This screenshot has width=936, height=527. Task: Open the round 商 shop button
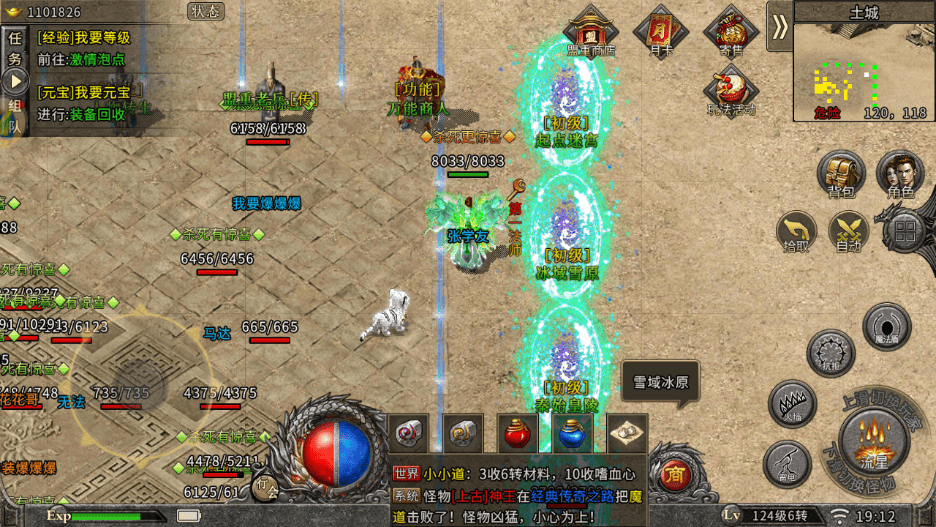click(x=673, y=473)
